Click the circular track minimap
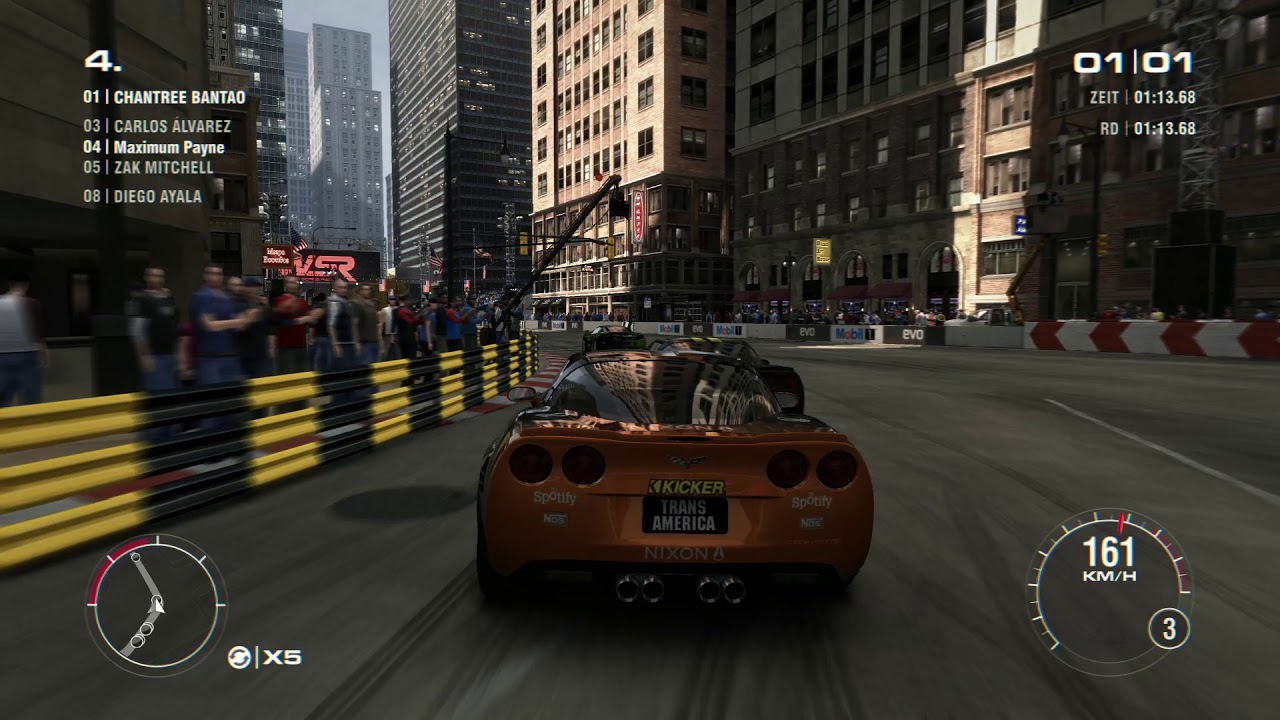This screenshot has width=1280, height=720. pos(156,604)
